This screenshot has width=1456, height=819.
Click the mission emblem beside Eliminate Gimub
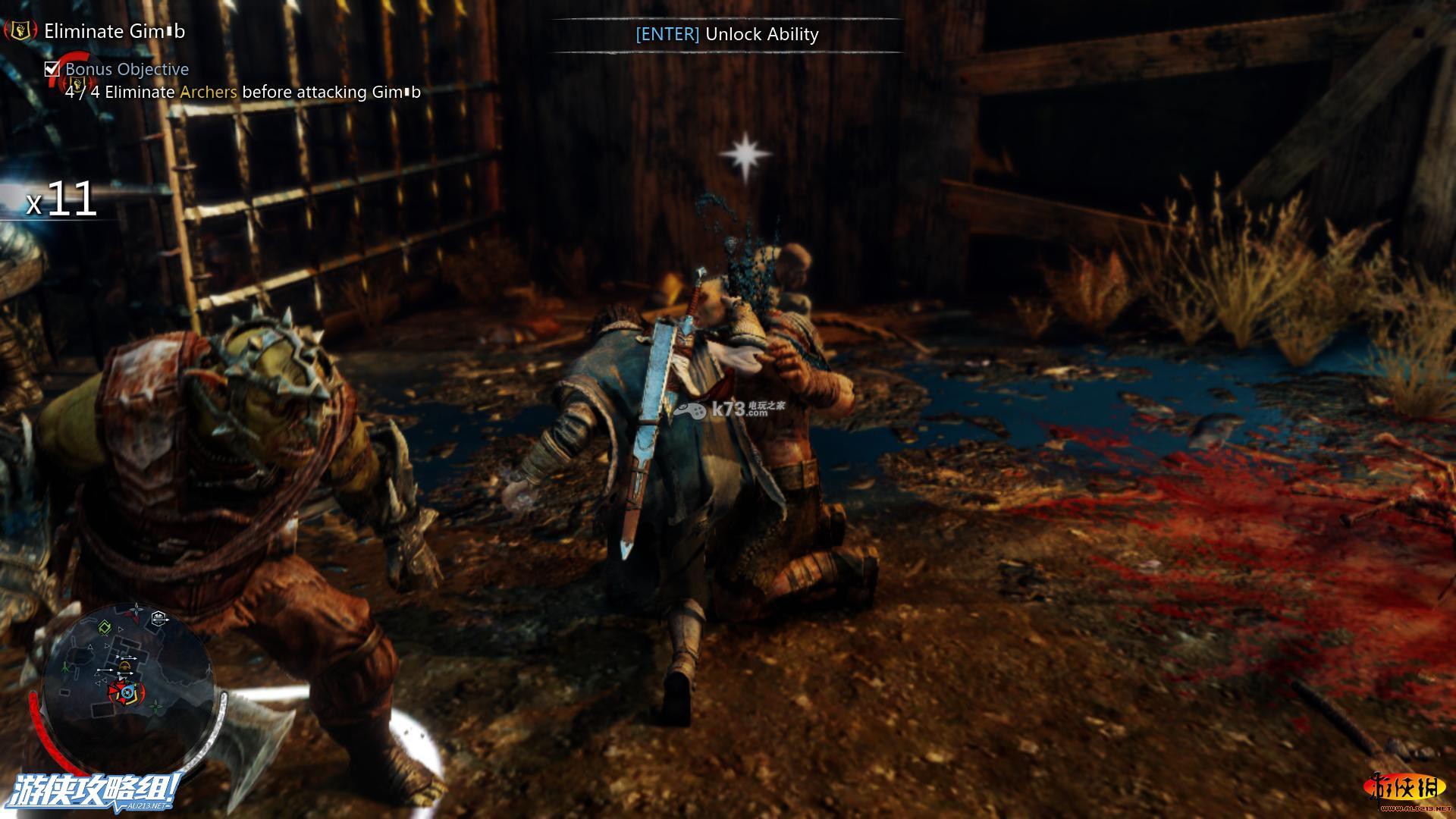pyautogui.click(x=21, y=31)
